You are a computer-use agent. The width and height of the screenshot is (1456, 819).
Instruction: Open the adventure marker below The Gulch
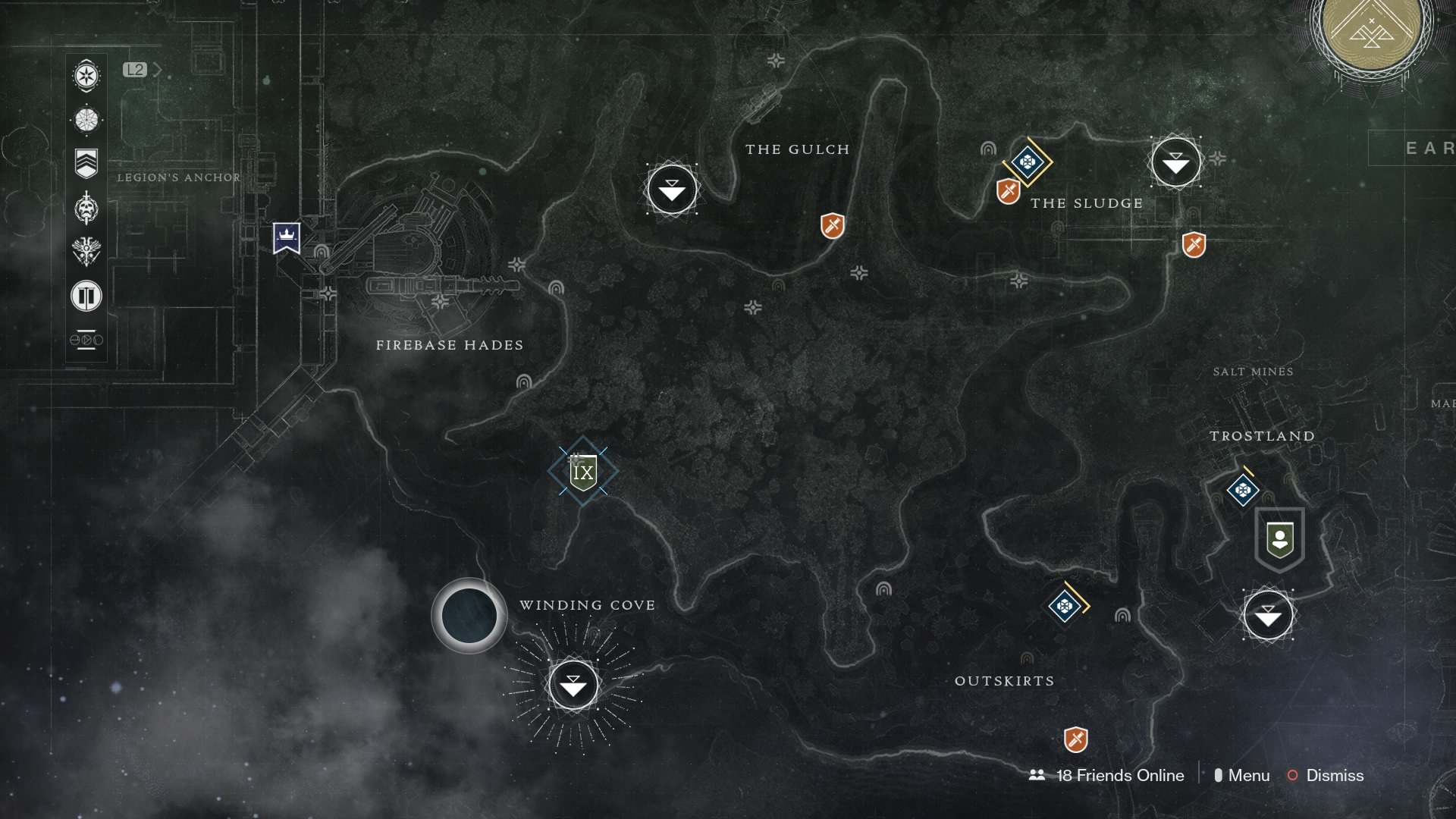[x=831, y=225]
